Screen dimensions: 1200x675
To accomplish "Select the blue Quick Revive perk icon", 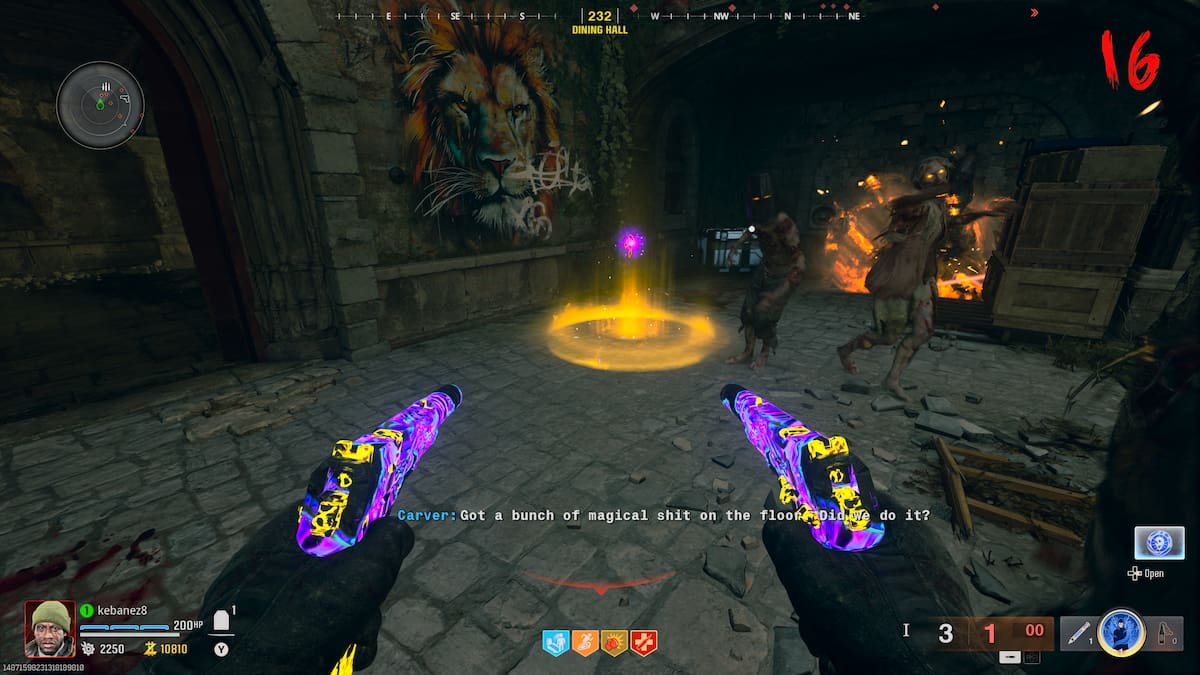I will pos(555,642).
